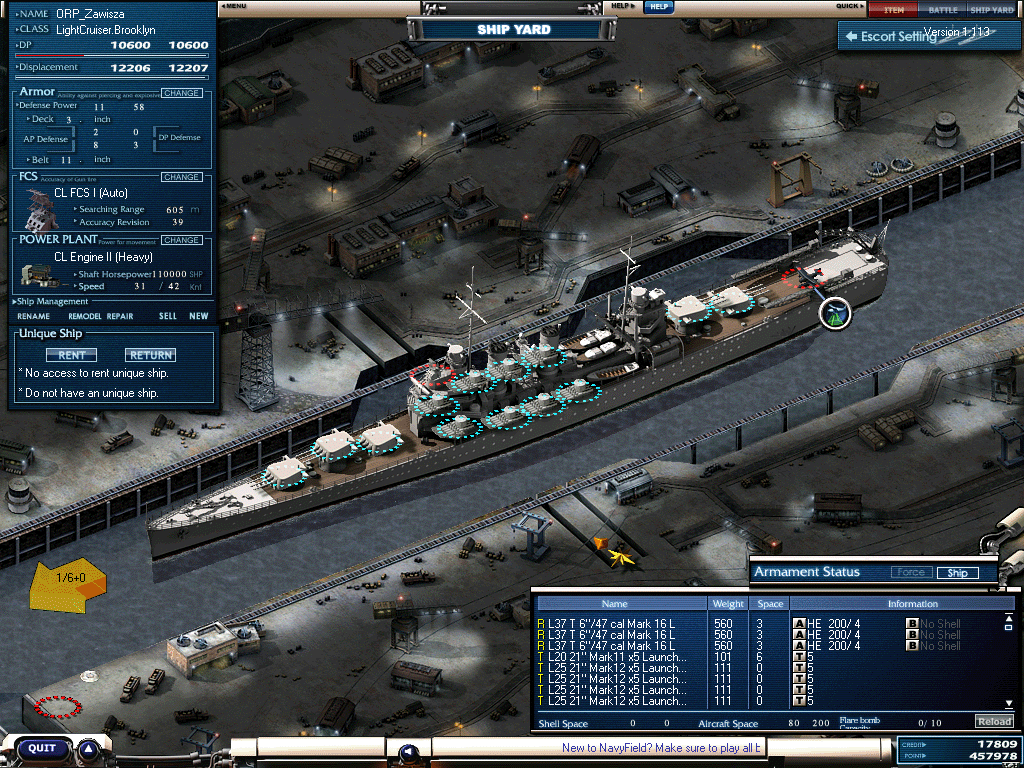Open the Help button
This screenshot has height=768, width=1024.
pyautogui.click(x=657, y=7)
